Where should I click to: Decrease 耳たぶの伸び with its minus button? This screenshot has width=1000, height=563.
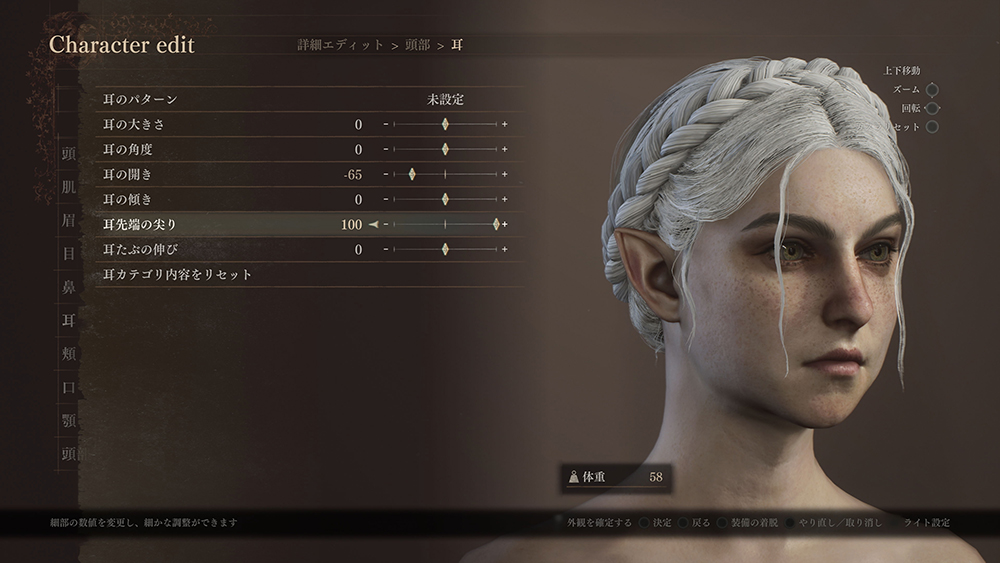[x=386, y=249]
